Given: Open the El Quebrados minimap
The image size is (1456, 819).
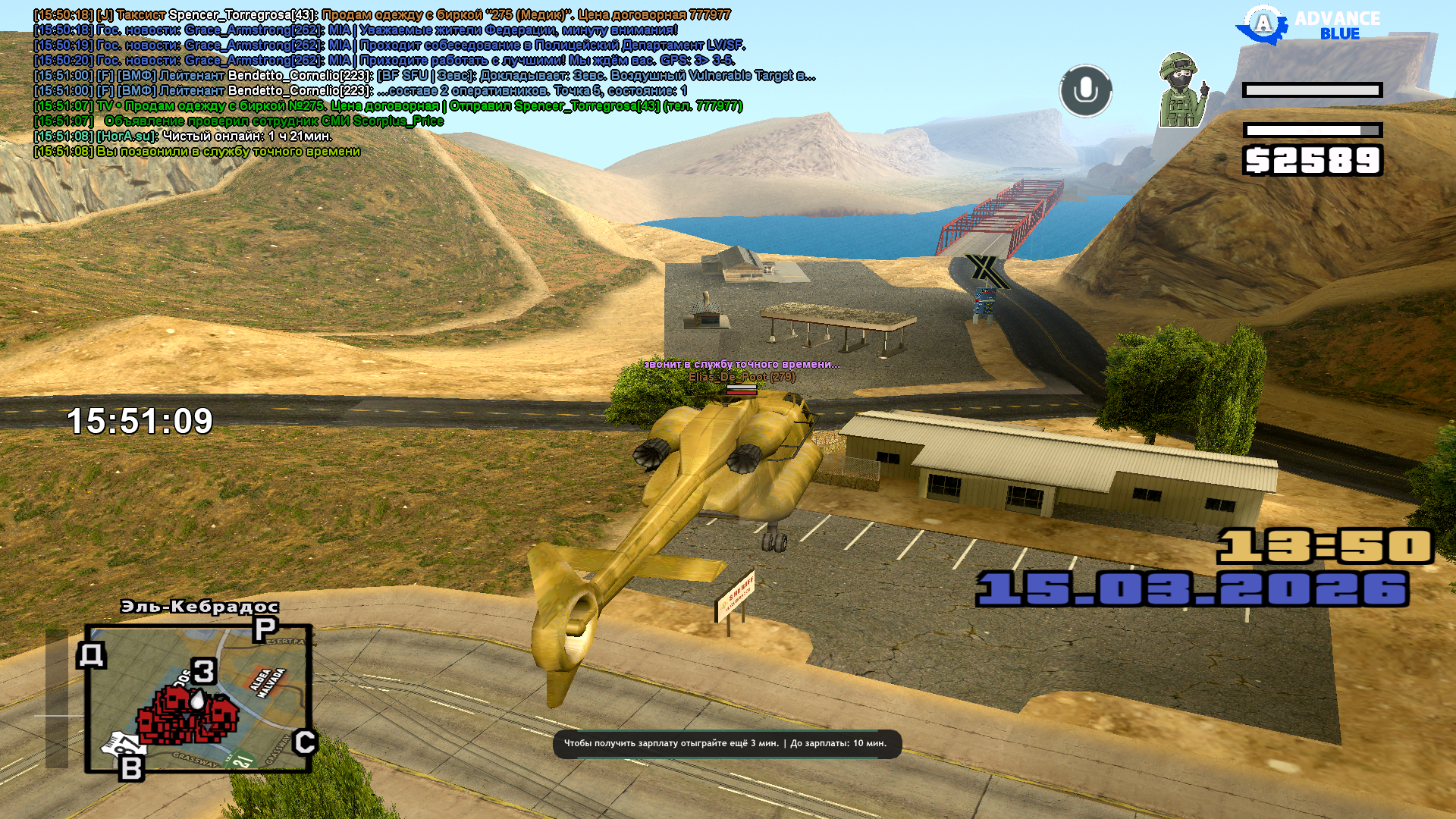Looking at the screenshot, I should coord(199,698).
